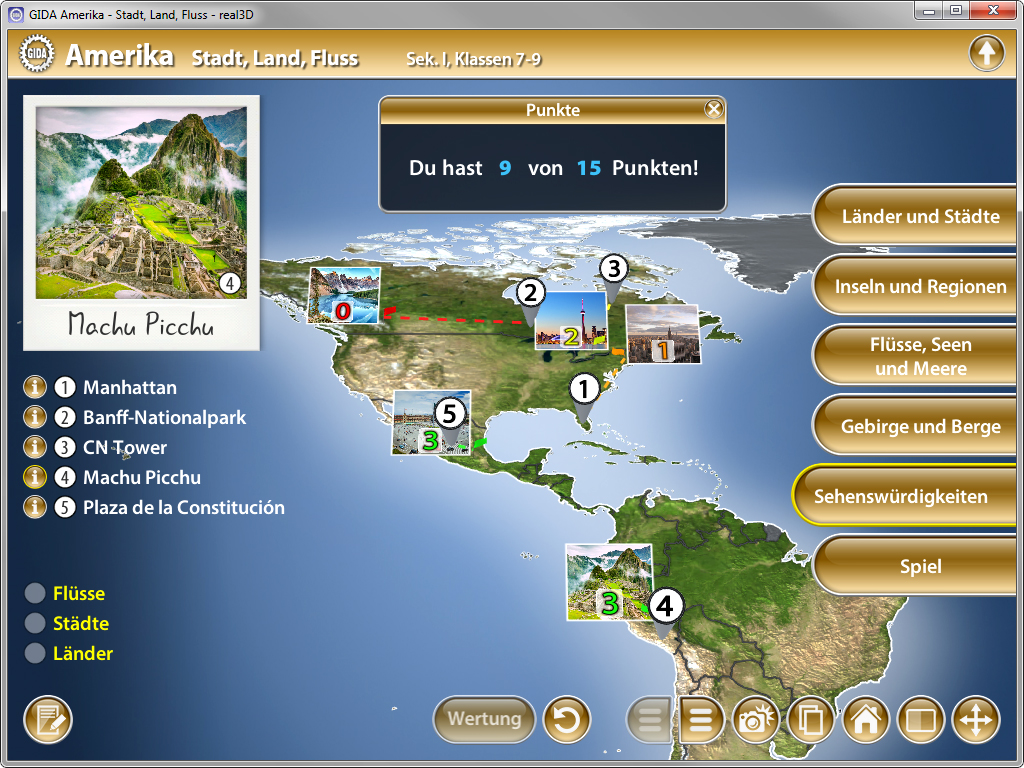
Task: Close the Punkte score popup
Action: [x=713, y=110]
